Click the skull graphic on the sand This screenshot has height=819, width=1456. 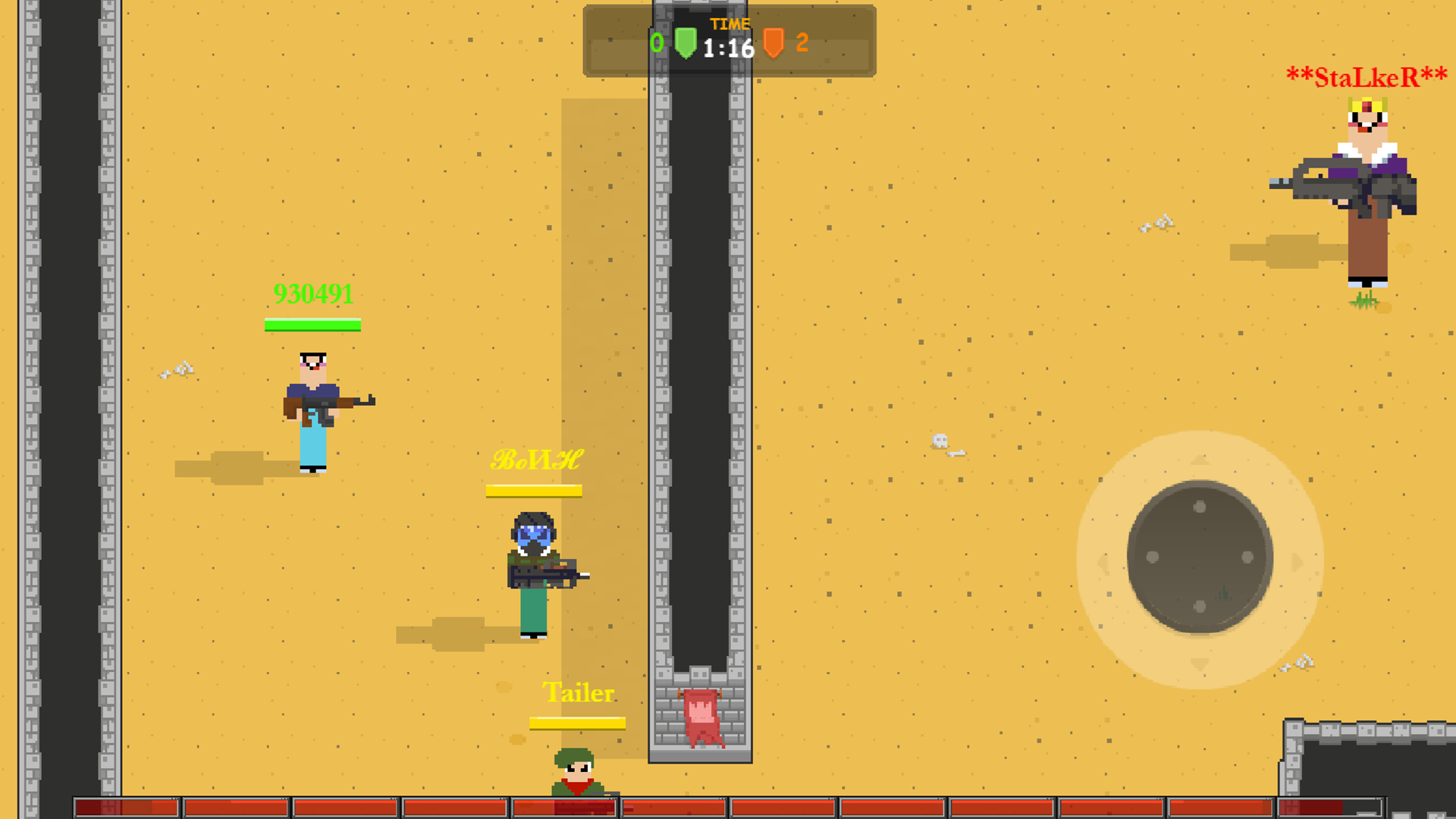click(940, 439)
